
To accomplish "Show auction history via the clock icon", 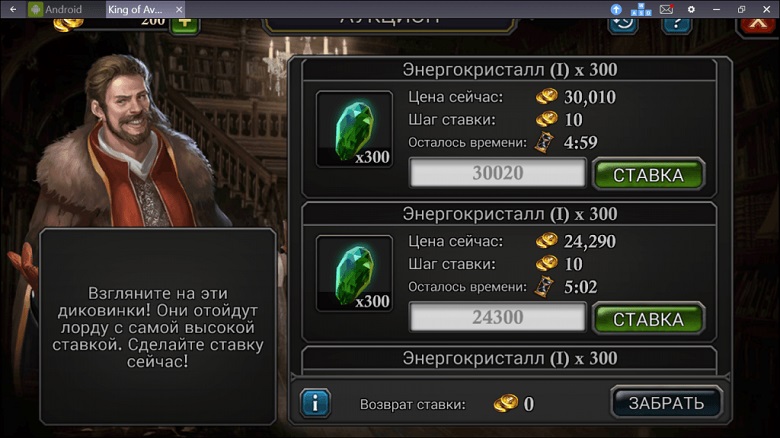I will 624,22.
